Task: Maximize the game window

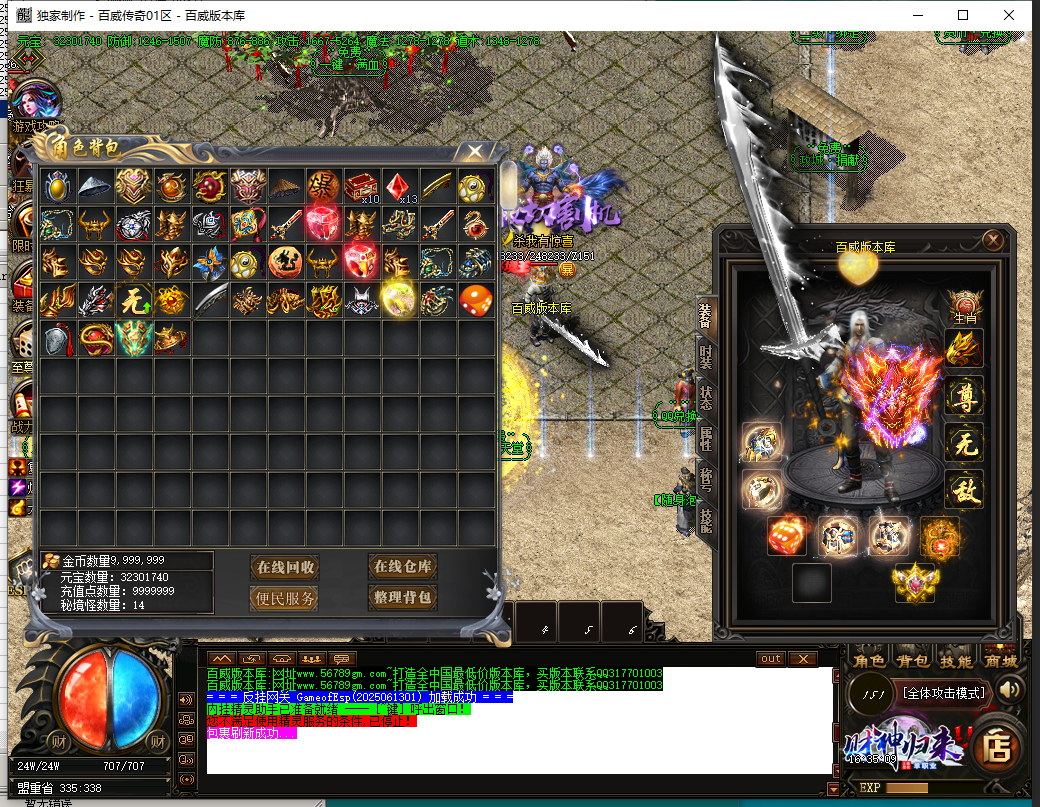Action: 963,15
